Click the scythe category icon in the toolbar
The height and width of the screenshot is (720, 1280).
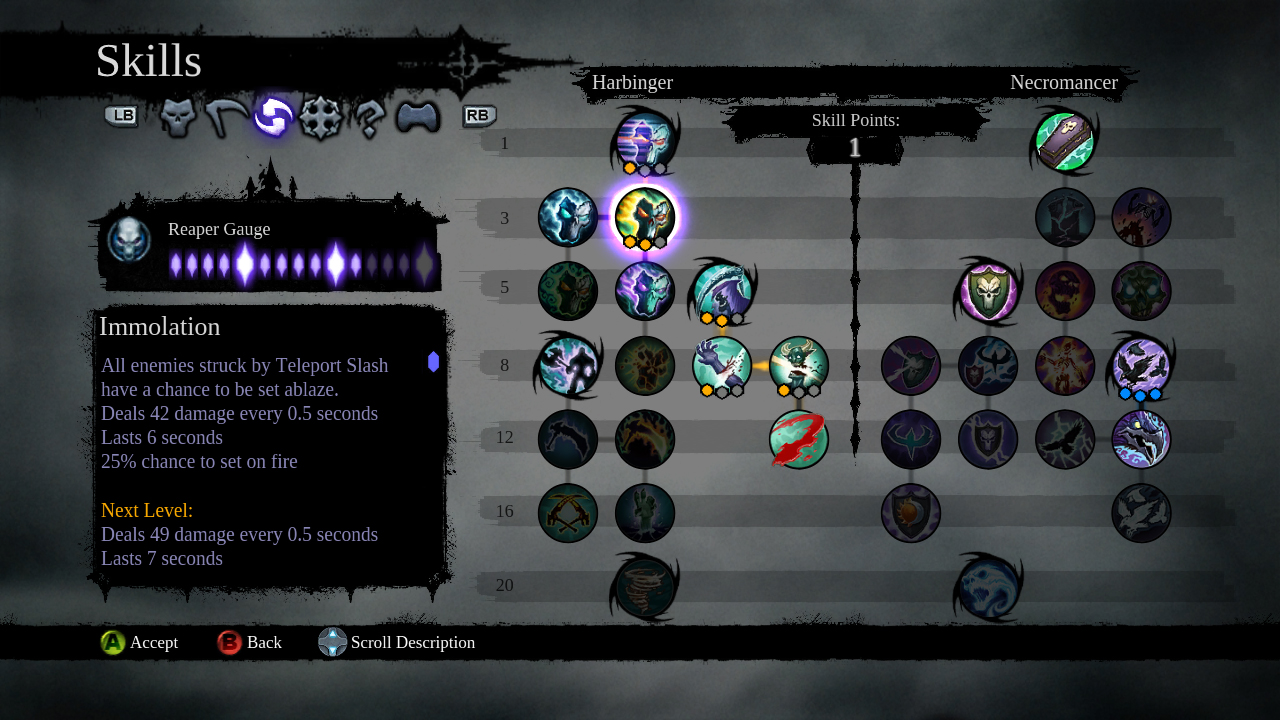pyautogui.click(x=223, y=116)
